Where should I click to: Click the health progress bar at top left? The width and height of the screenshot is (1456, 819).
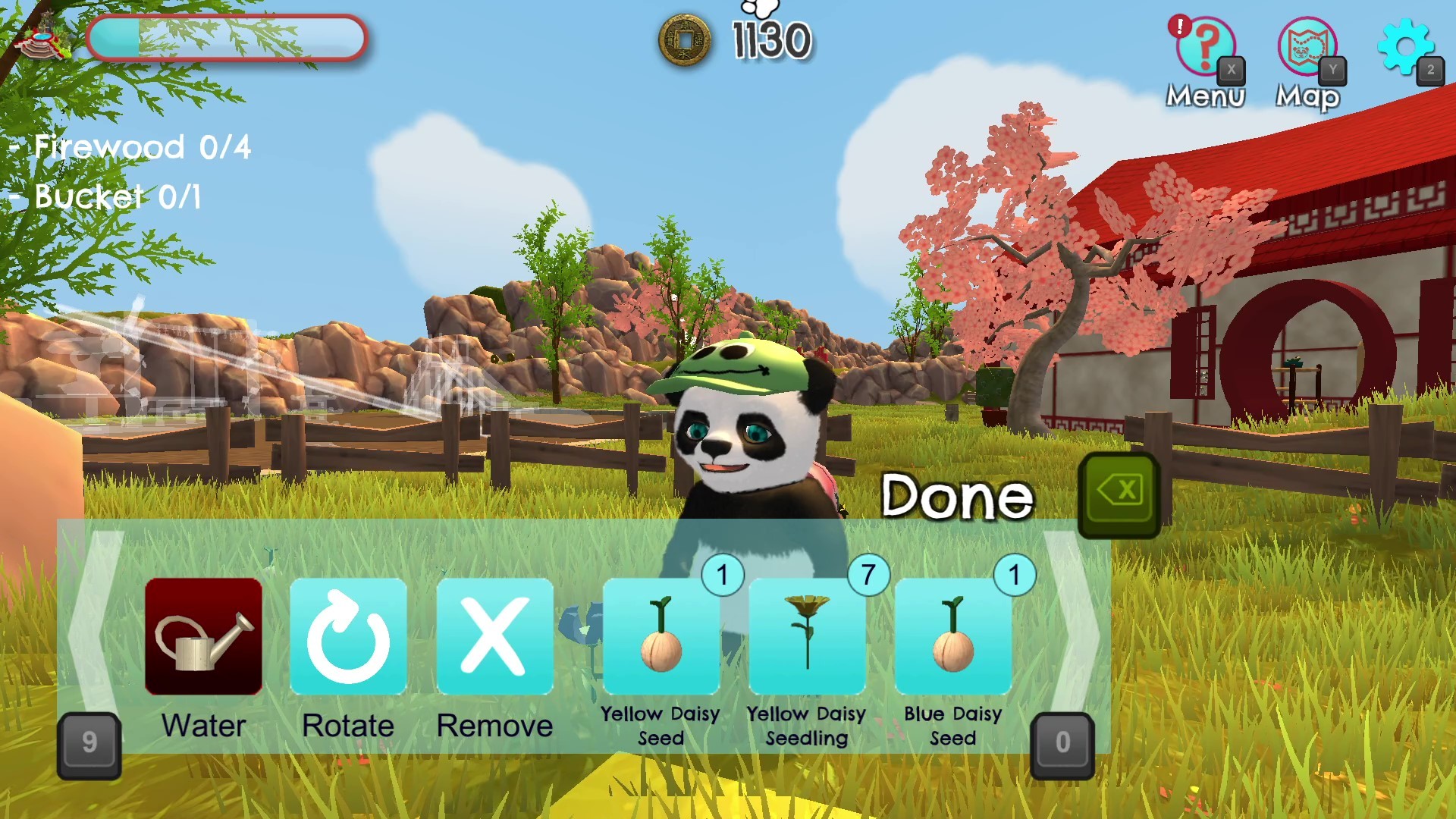click(226, 39)
